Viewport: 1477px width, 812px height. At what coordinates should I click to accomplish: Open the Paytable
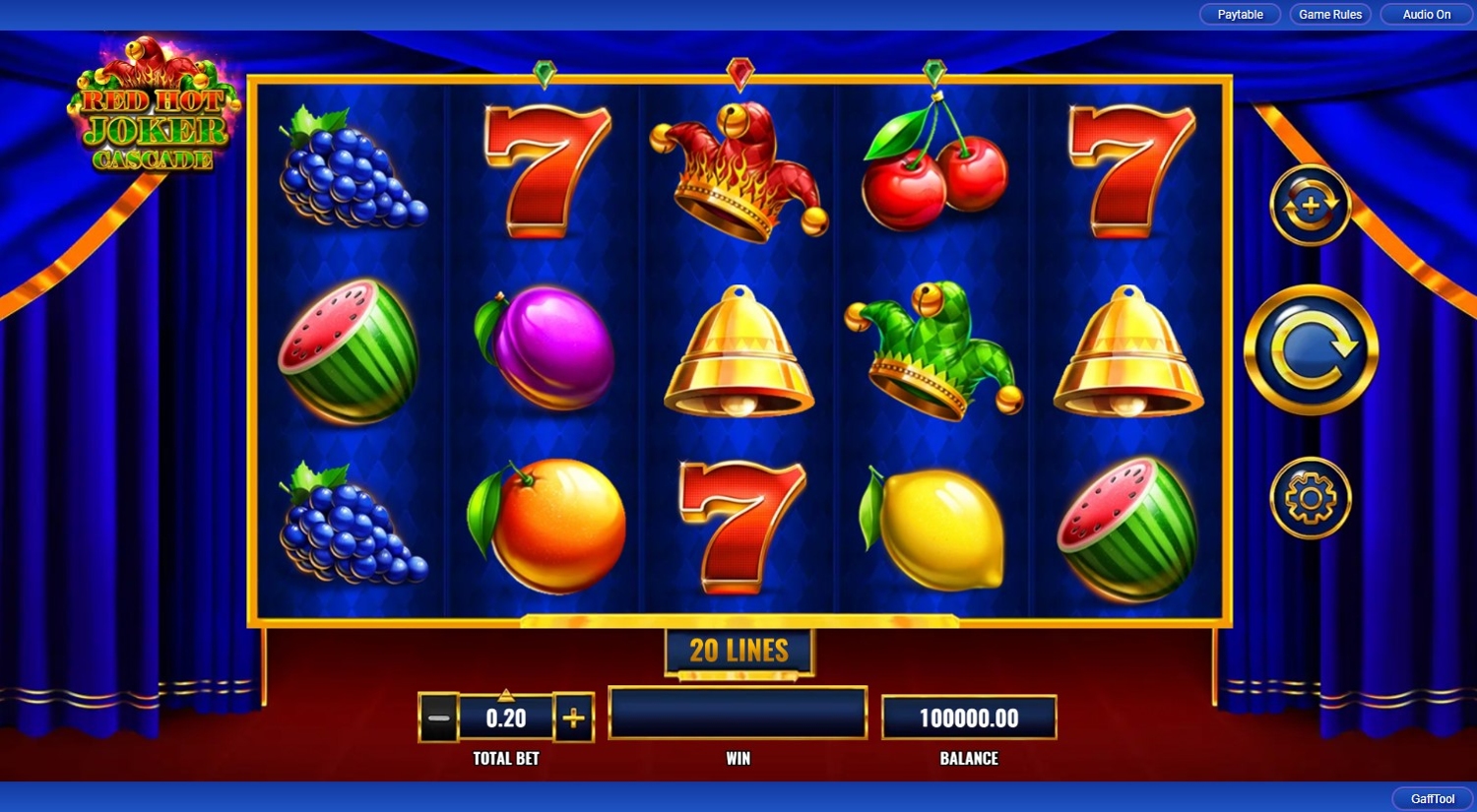pos(1240,15)
